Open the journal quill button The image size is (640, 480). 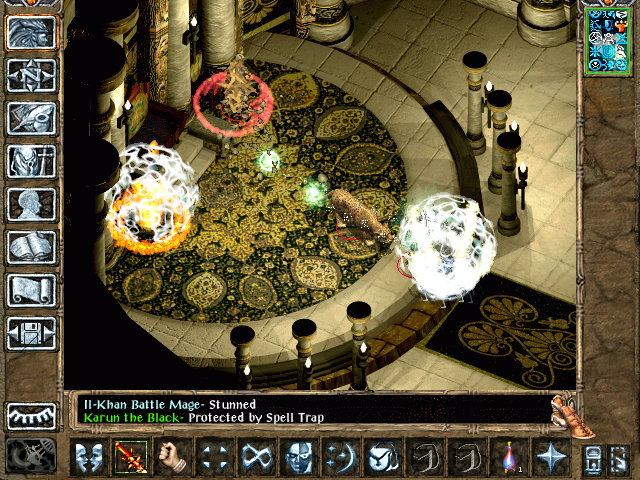(x=31, y=118)
